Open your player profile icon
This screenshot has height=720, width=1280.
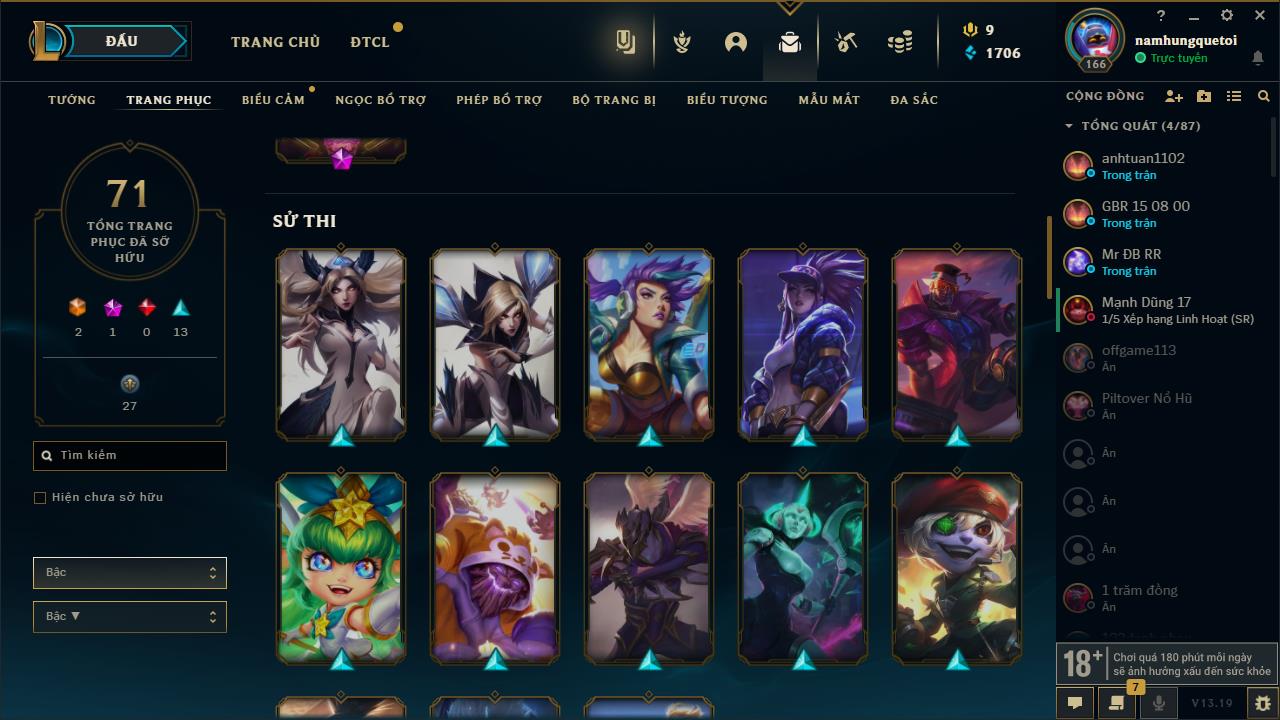[736, 42]
